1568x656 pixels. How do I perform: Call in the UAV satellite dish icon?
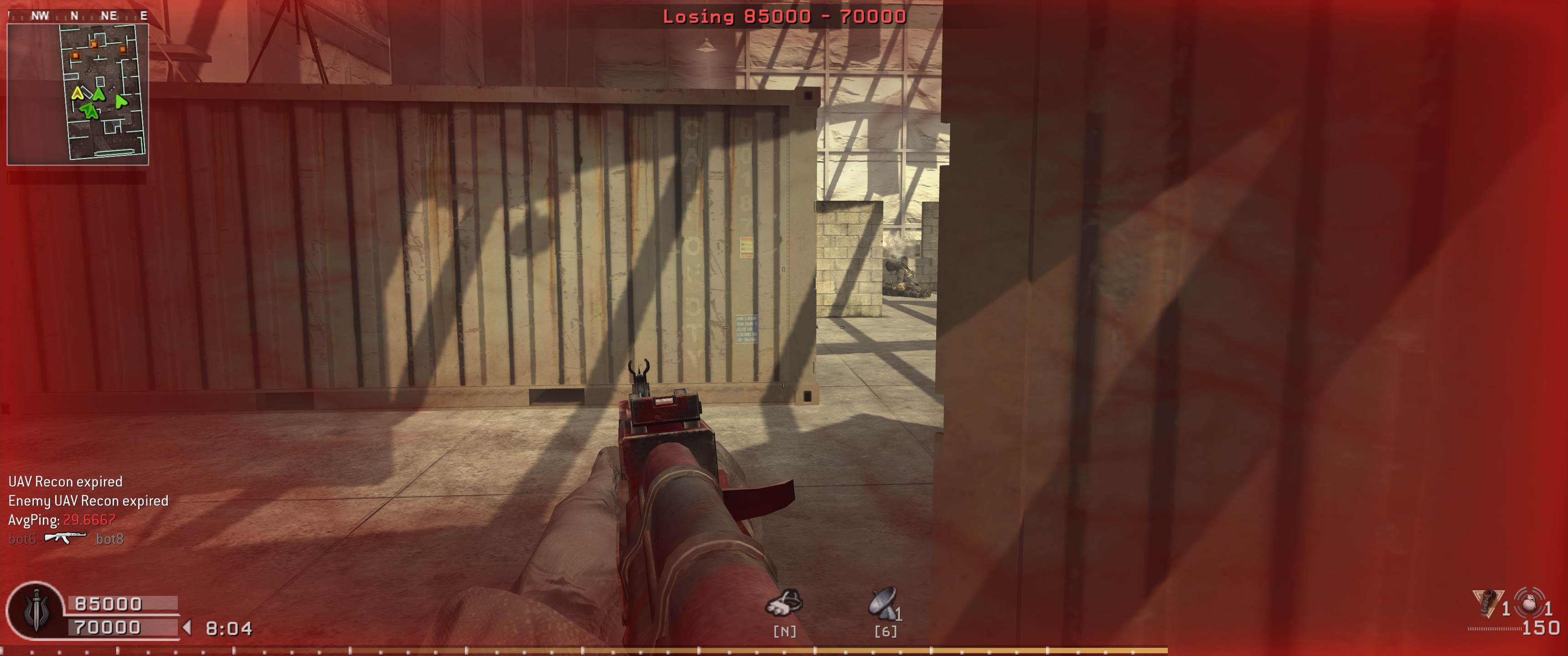[x=883, y=603]
